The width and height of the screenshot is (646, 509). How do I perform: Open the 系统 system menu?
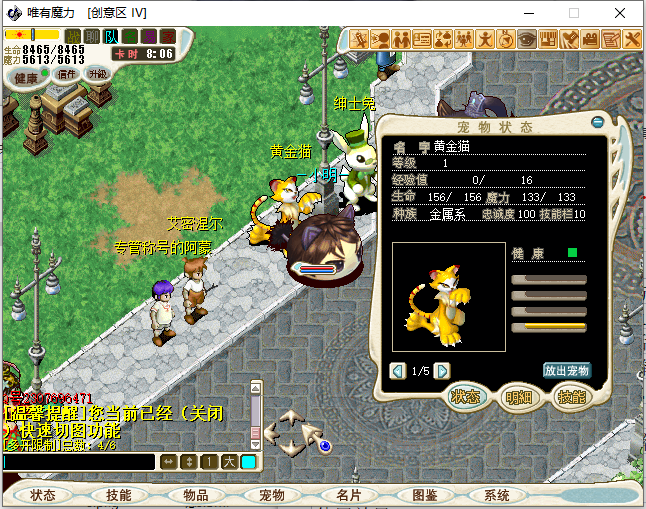click(497, 495)
